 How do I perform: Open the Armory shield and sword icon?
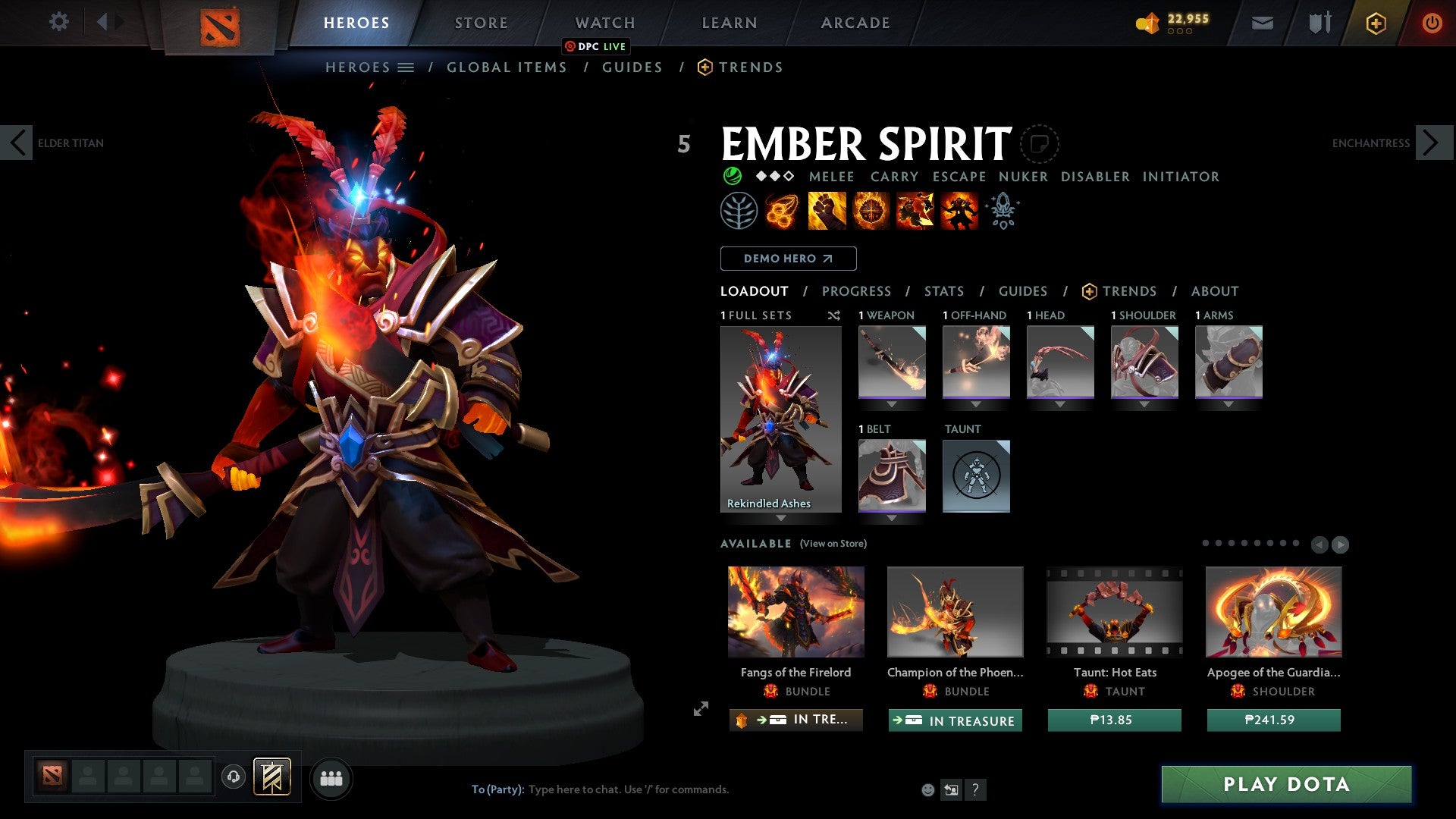tap(1317, 23)
